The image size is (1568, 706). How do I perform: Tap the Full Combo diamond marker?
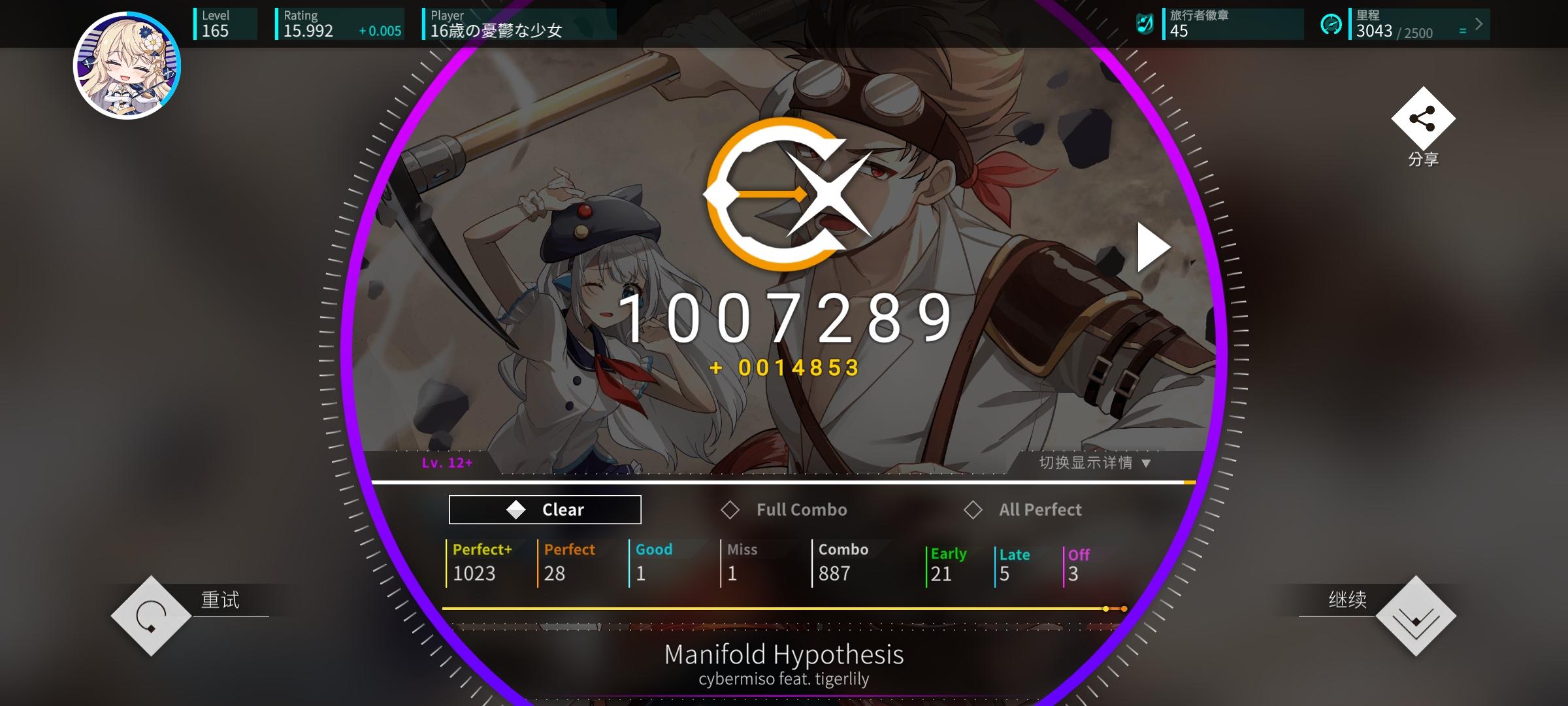731,509
